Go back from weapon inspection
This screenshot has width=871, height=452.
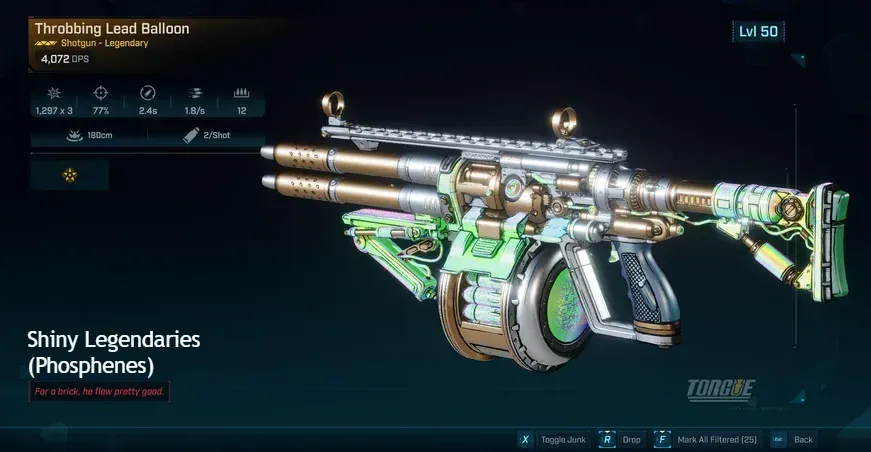point(795,439)
